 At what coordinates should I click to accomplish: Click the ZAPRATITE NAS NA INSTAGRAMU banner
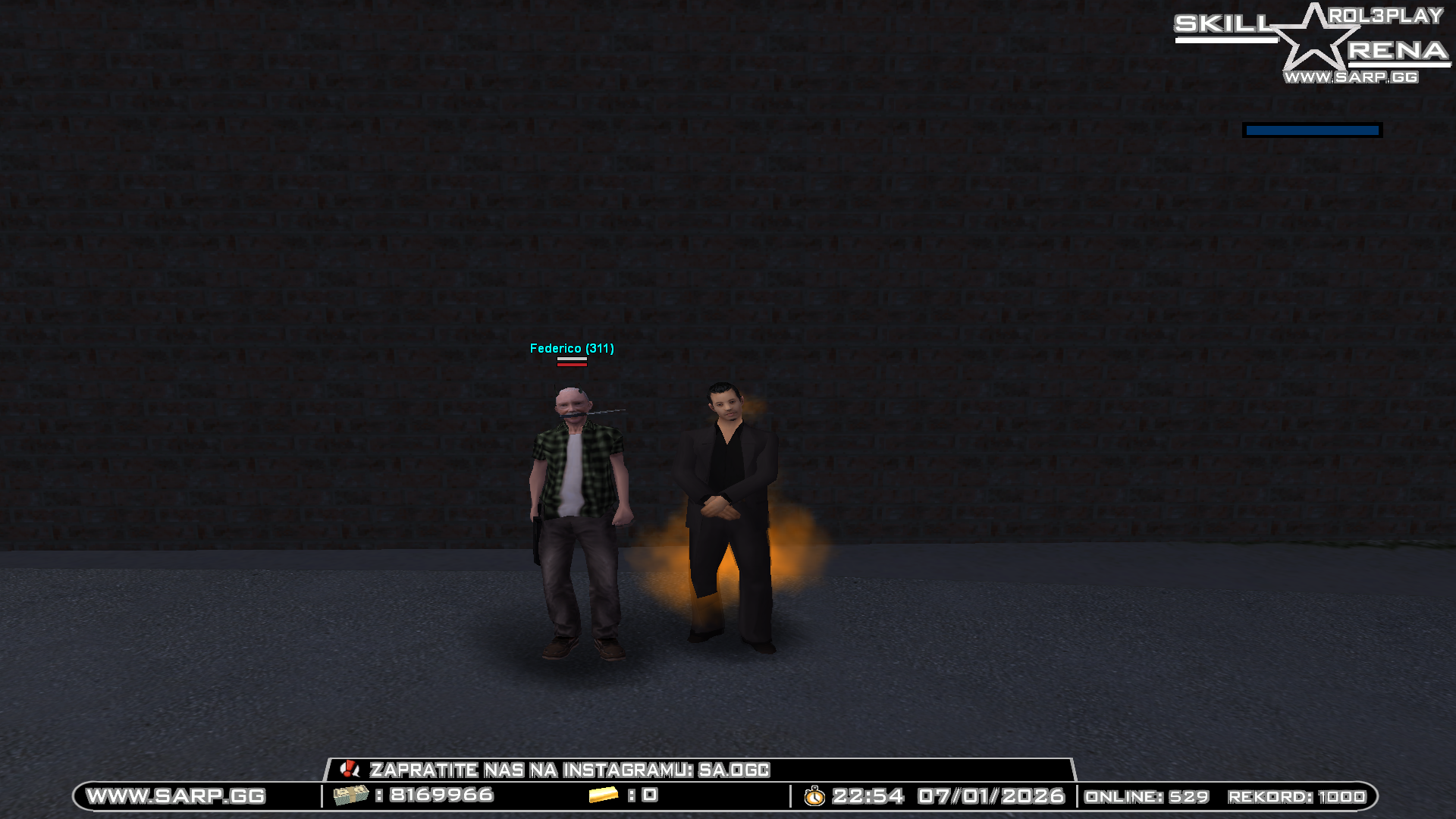point(570,769)
